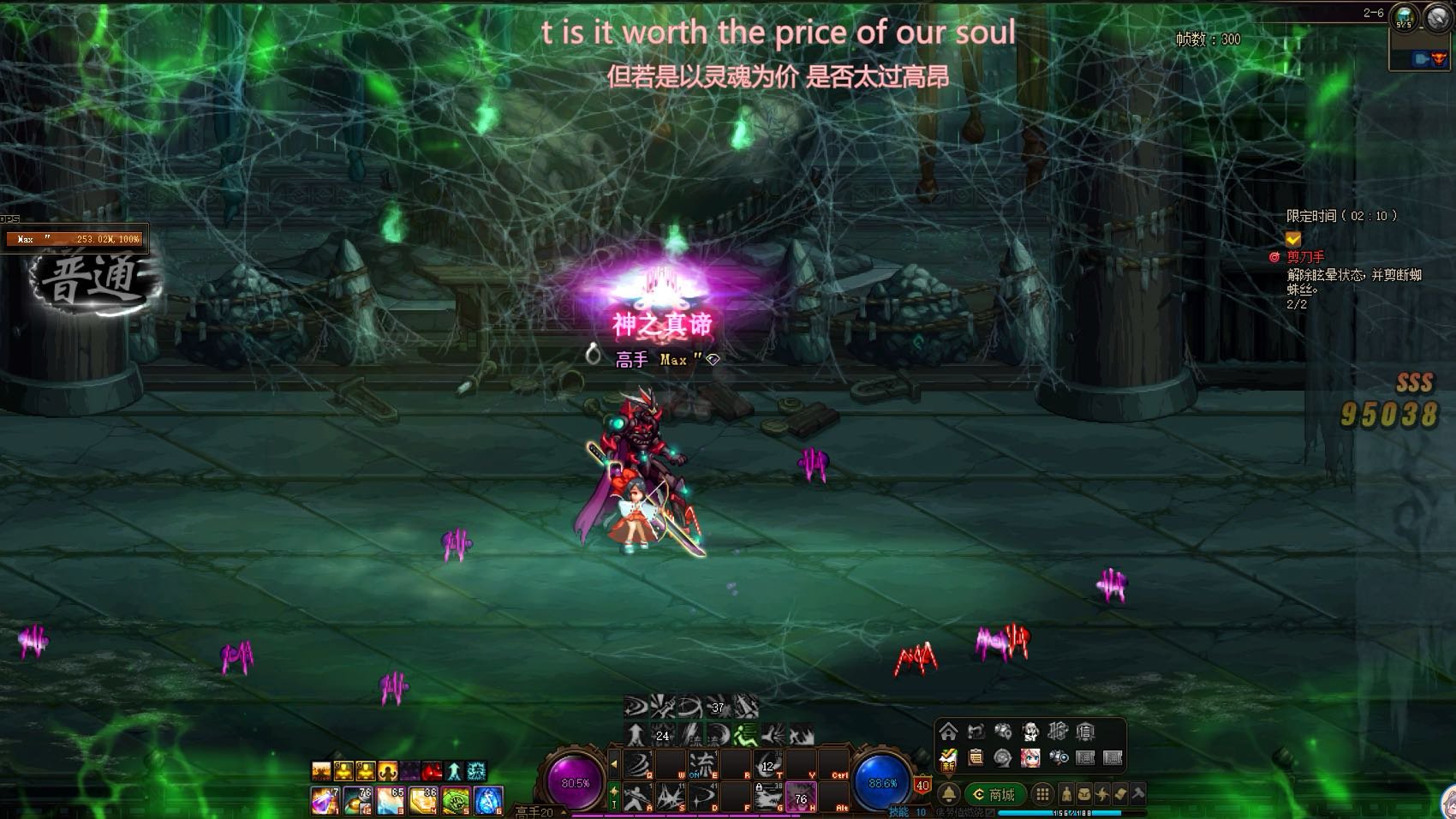1456x819 pixels.
Task: Open the 新 checkmark event icon
Action: [947, 759]
